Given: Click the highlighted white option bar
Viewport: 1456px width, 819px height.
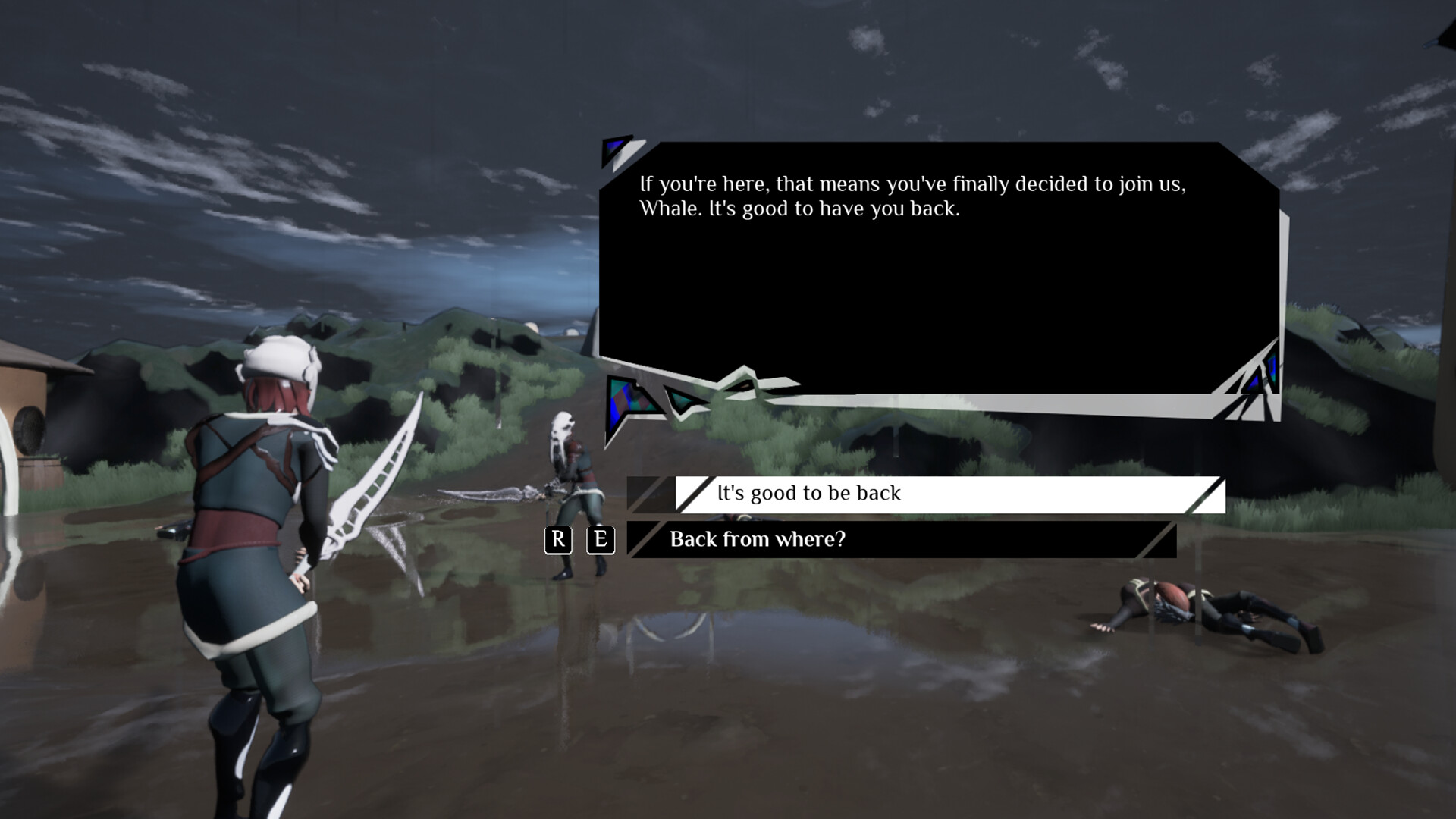Looking at the screenshot, I should pyautogui.click(x=948, y=494).
